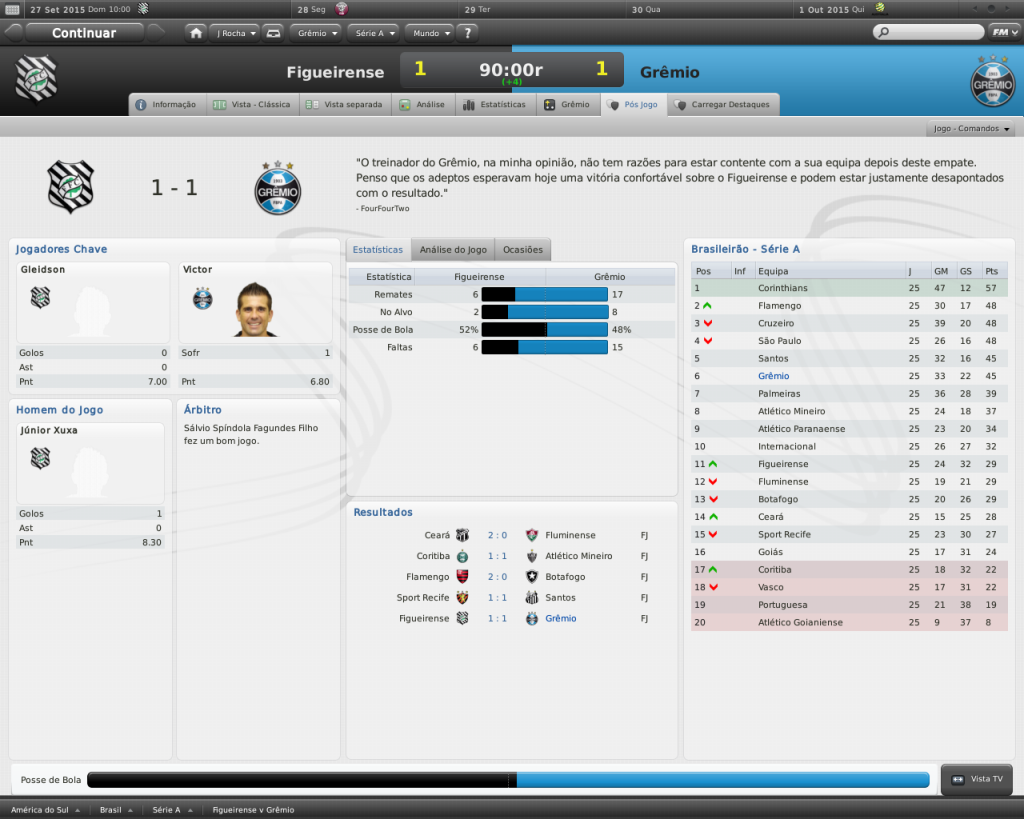Open the J Rocha manager dropdown

(236, 33)
